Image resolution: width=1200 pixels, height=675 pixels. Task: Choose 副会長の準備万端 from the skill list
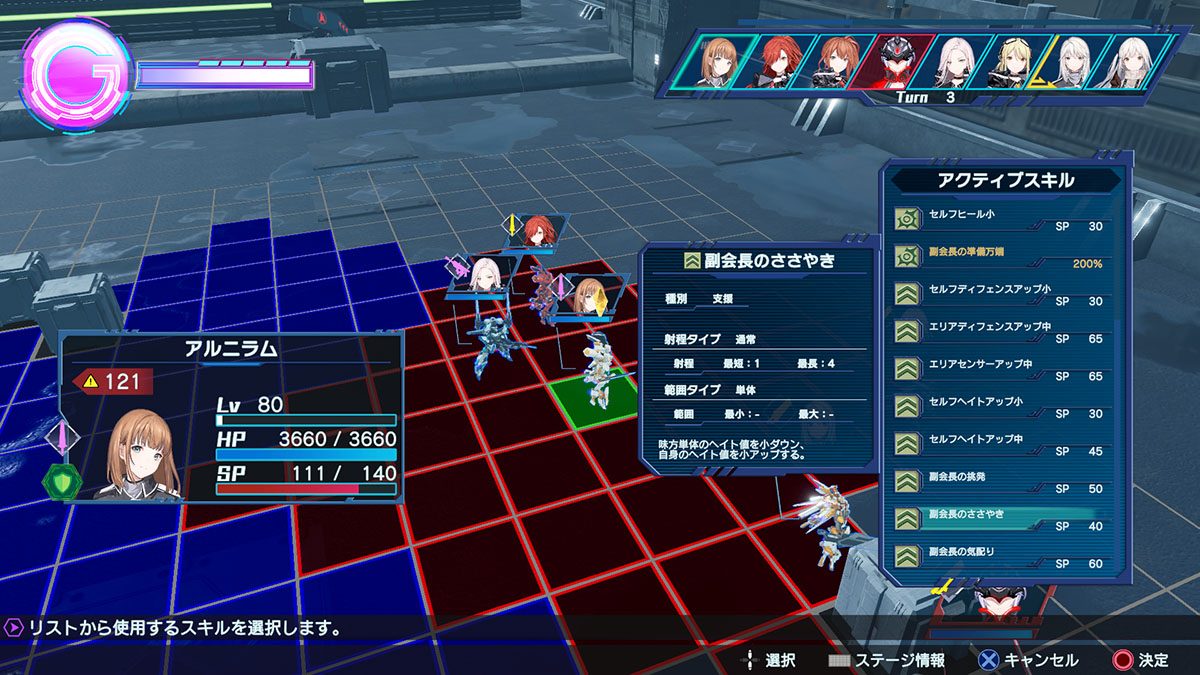tap(1000, 257)
